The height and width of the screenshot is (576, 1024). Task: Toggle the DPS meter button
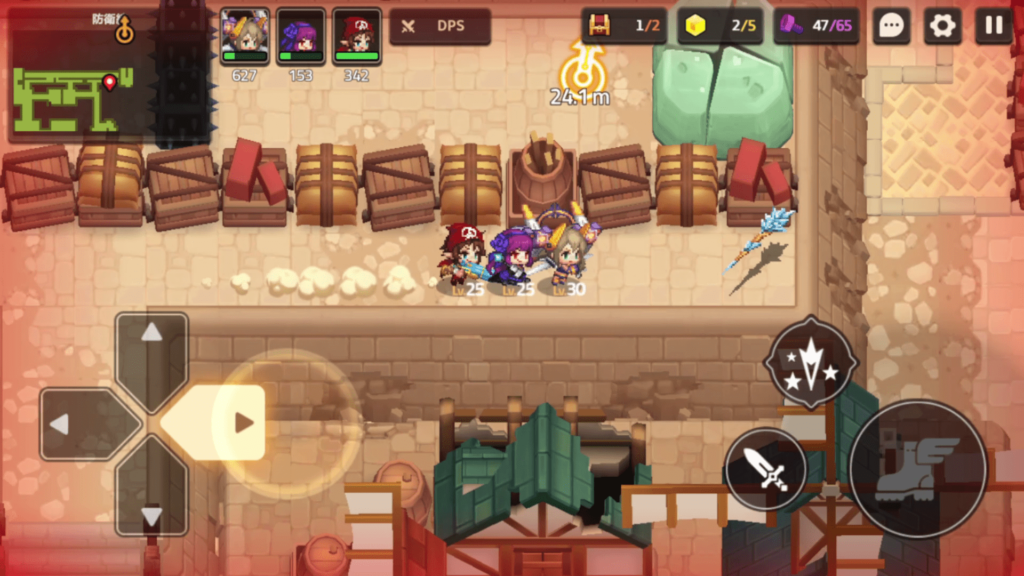[x=440, y=26]
